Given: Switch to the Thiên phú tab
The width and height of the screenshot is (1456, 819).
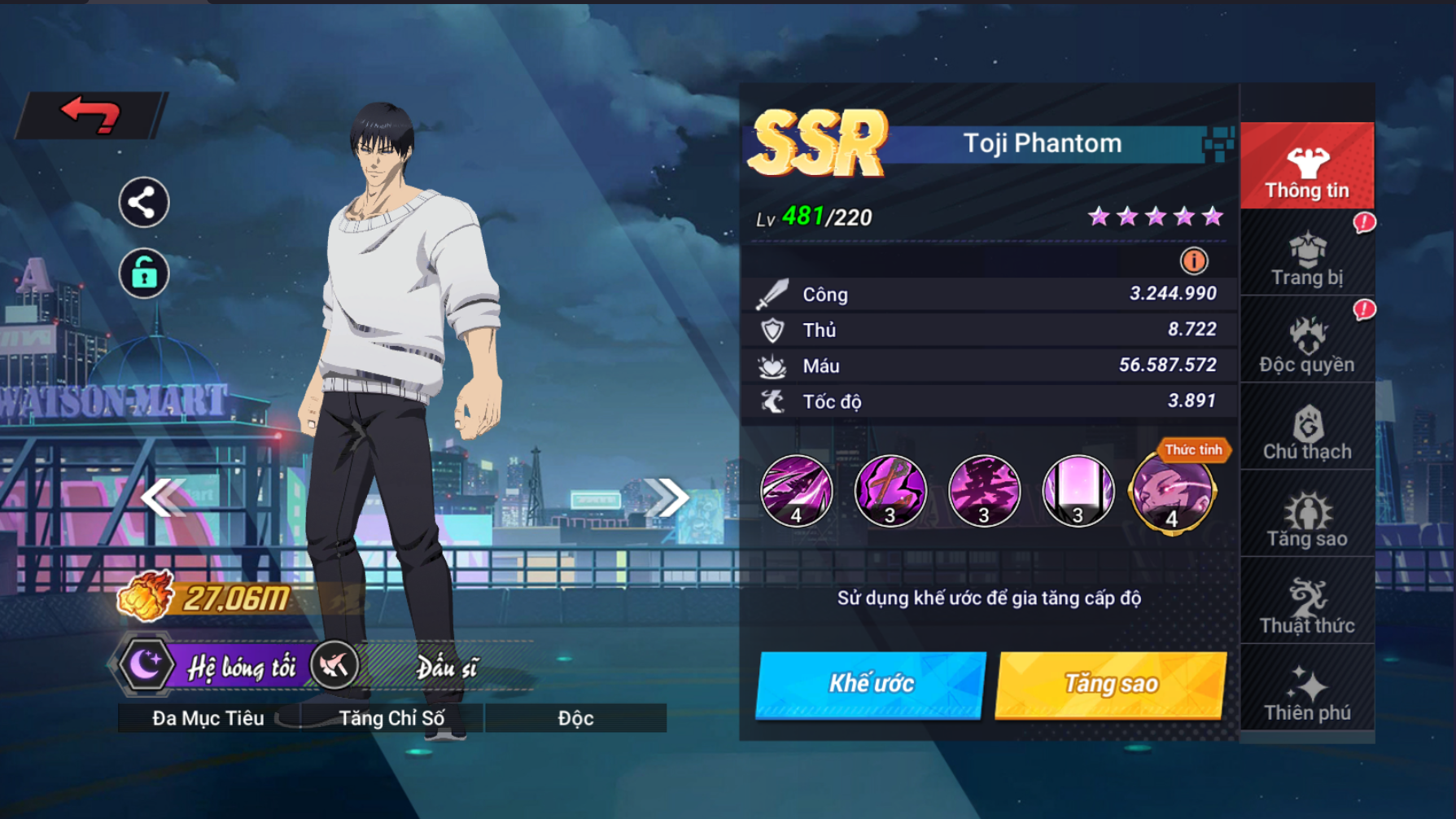Looking at the screenshot, I should [1307, 693].
